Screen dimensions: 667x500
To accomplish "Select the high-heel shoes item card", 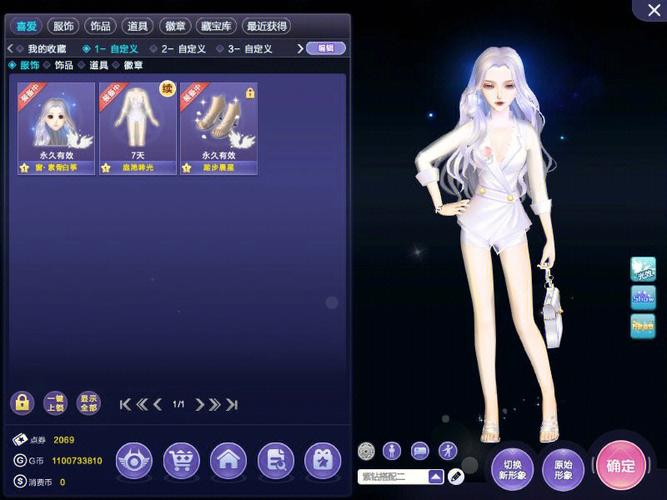I will coord(218,128).
